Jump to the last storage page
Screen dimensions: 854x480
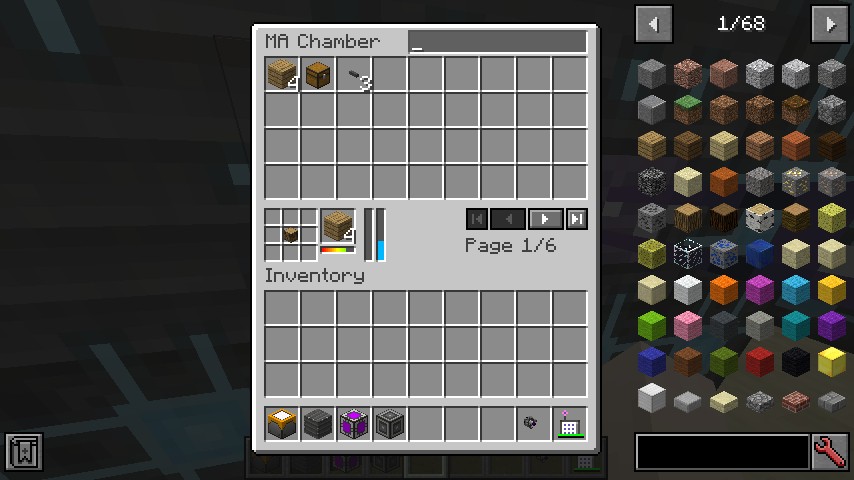[577, 219]
